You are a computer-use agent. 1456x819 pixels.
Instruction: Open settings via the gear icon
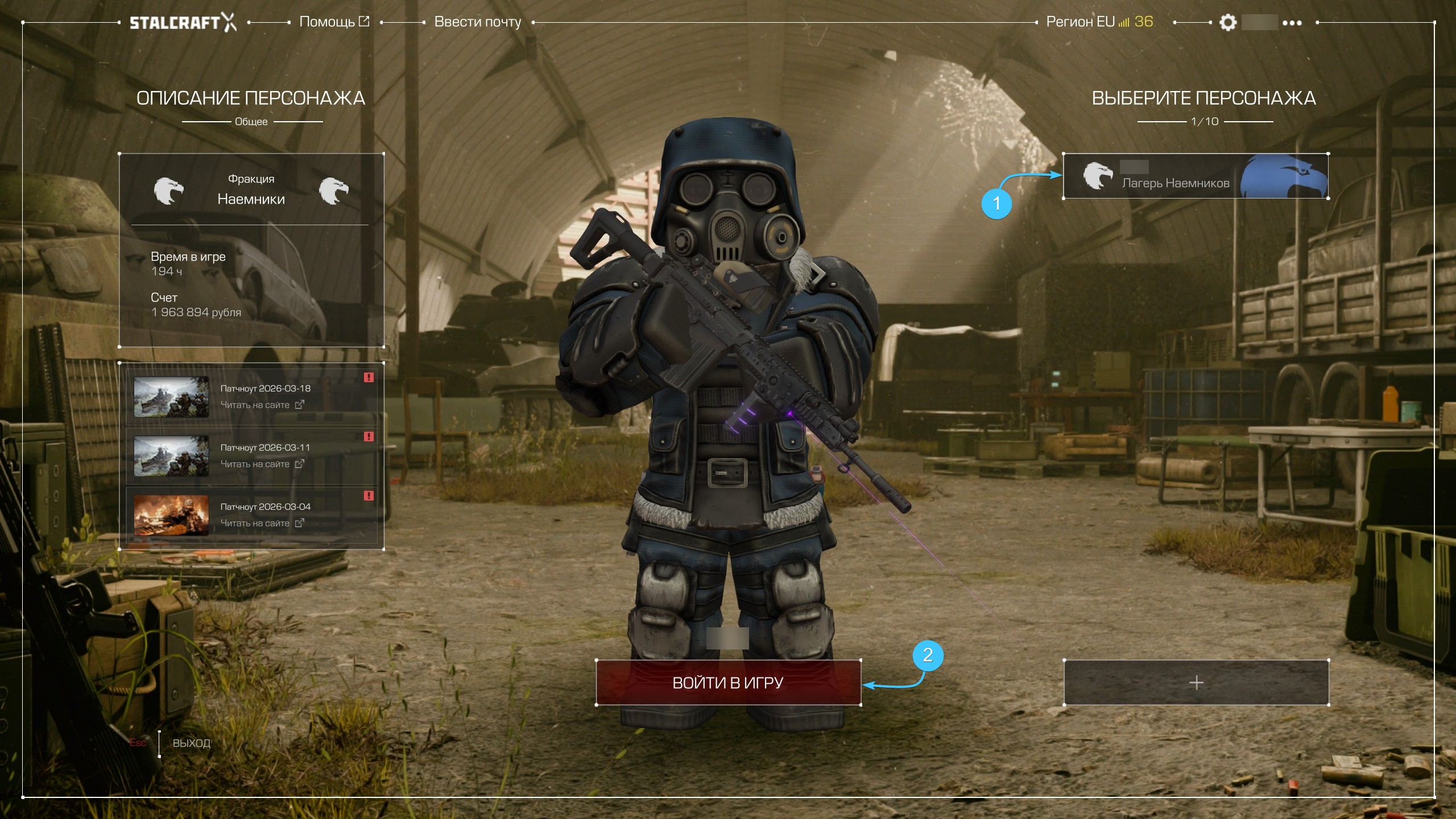click(1228, 23)
